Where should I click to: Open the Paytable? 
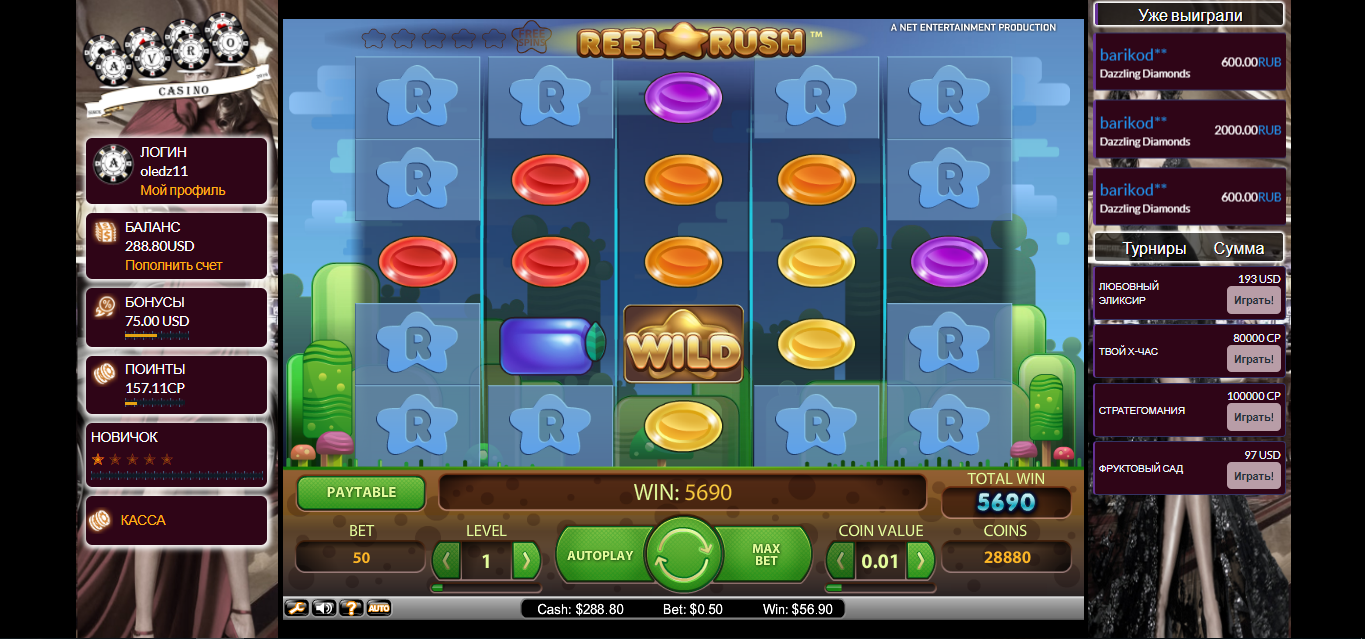pos(361,492)
